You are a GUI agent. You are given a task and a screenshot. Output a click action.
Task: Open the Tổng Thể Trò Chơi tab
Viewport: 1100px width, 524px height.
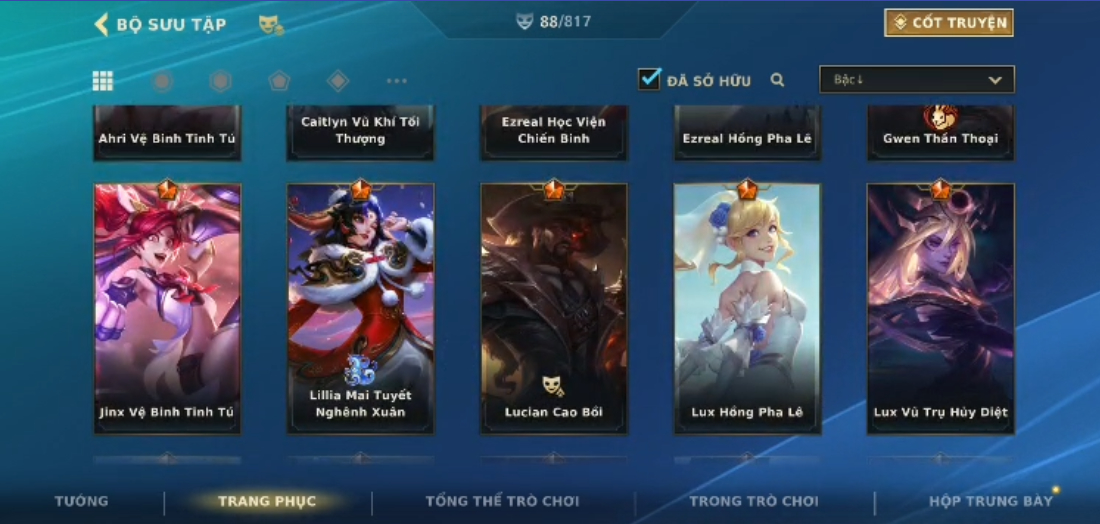(x=502, y=501)
